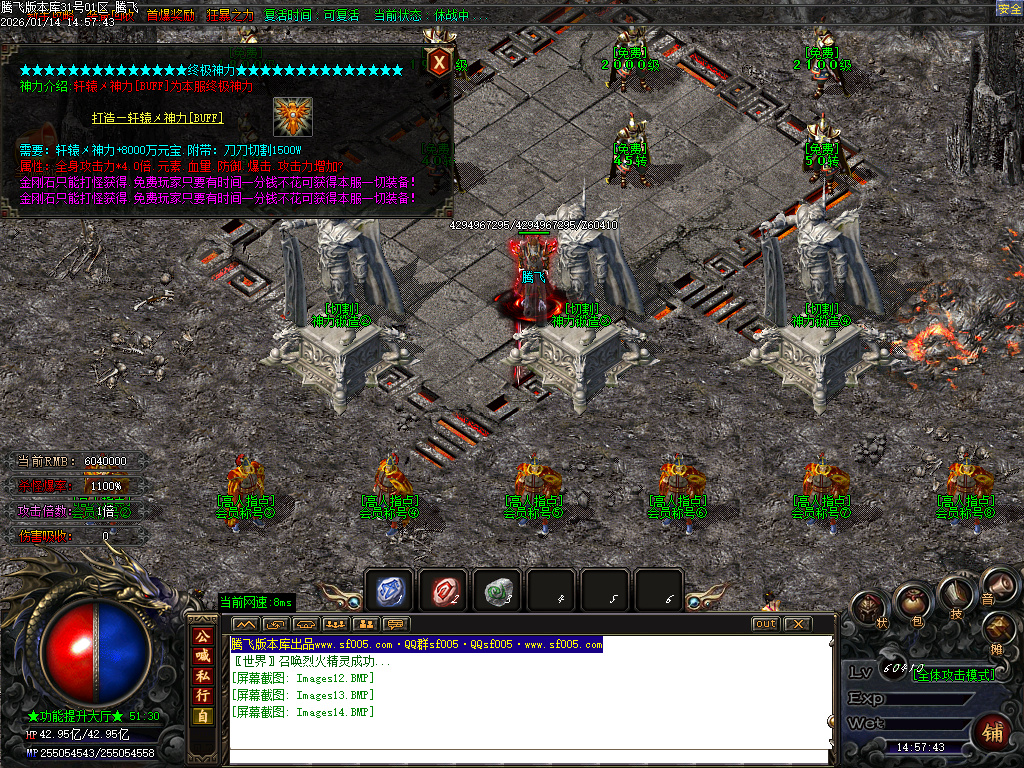1024x768 pixels.
Task: Close the chat panel with its X button
Action: point(797,624)
